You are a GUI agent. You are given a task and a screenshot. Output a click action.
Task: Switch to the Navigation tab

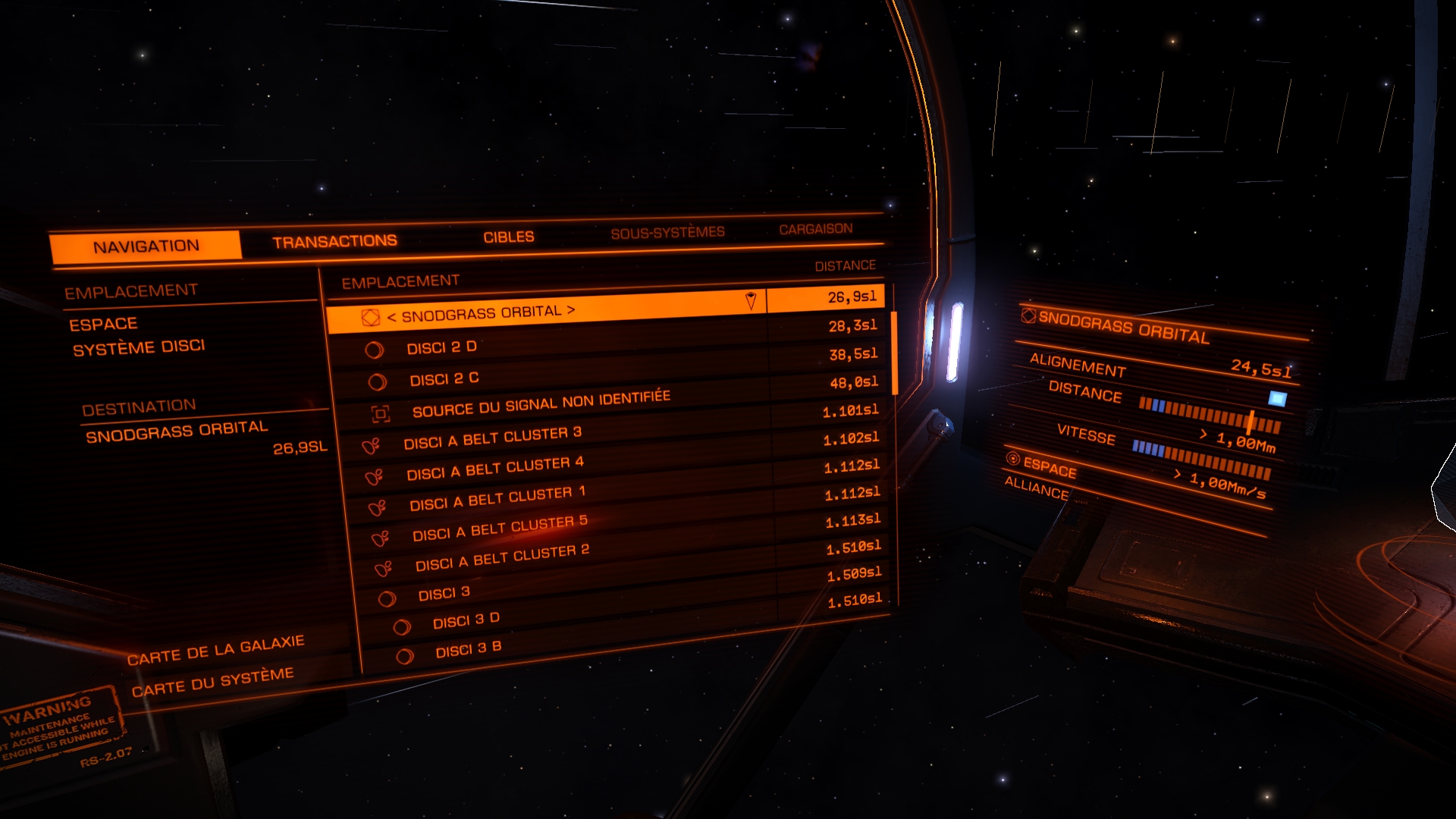click(x=146, y=246)
